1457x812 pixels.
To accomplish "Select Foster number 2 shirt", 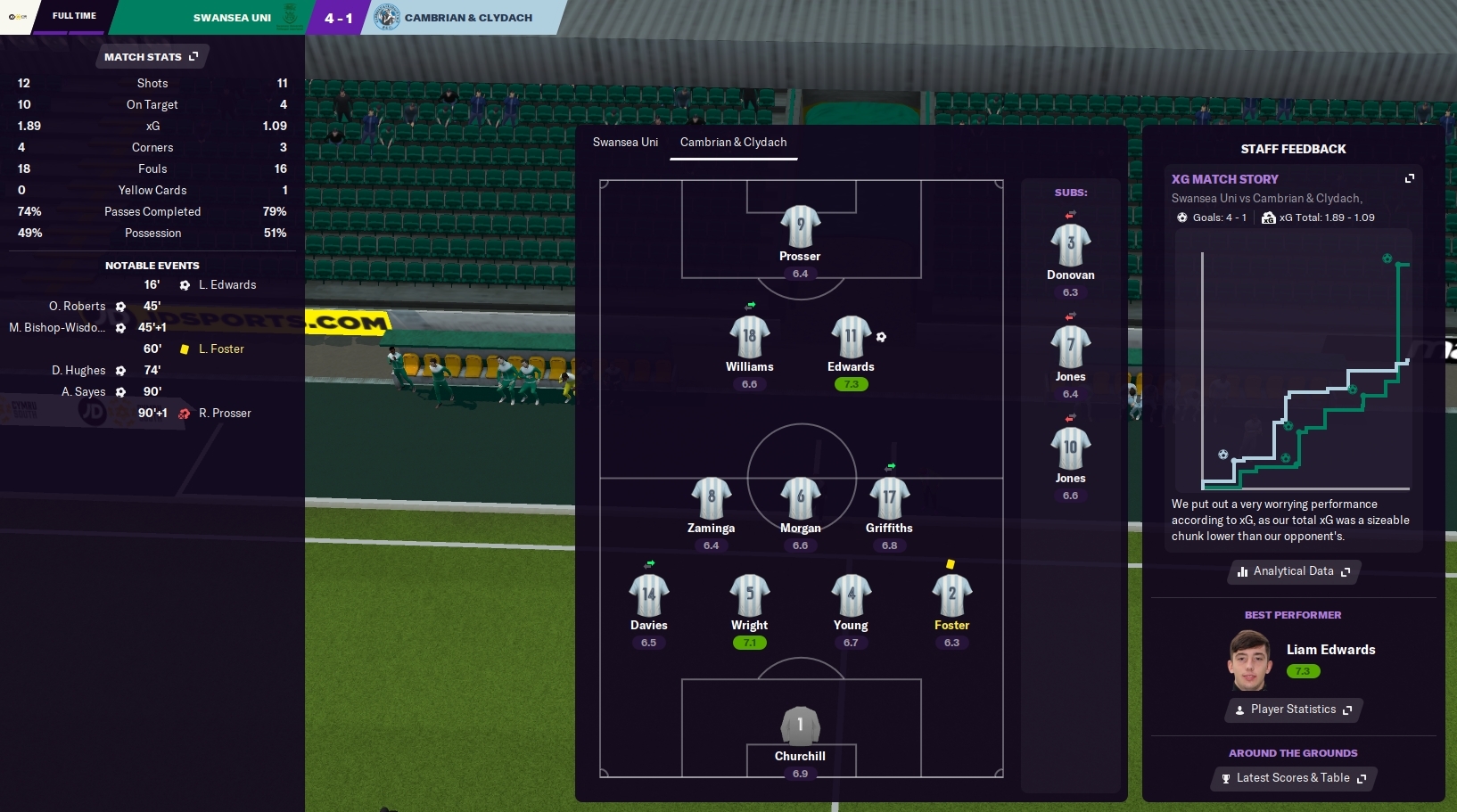I will tap(951, 595).
